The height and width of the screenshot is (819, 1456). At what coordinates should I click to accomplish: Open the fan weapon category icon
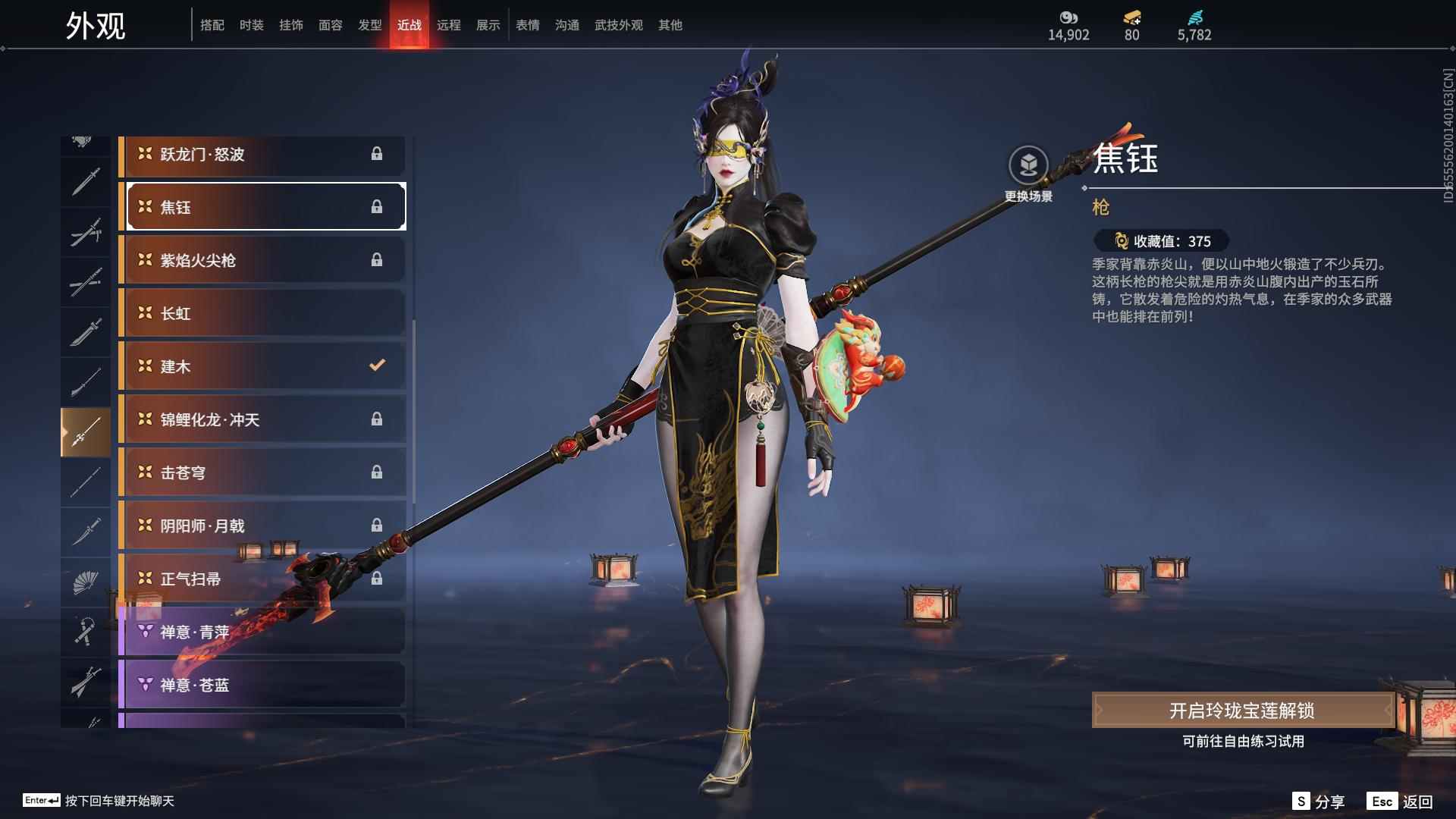point(86,582)
